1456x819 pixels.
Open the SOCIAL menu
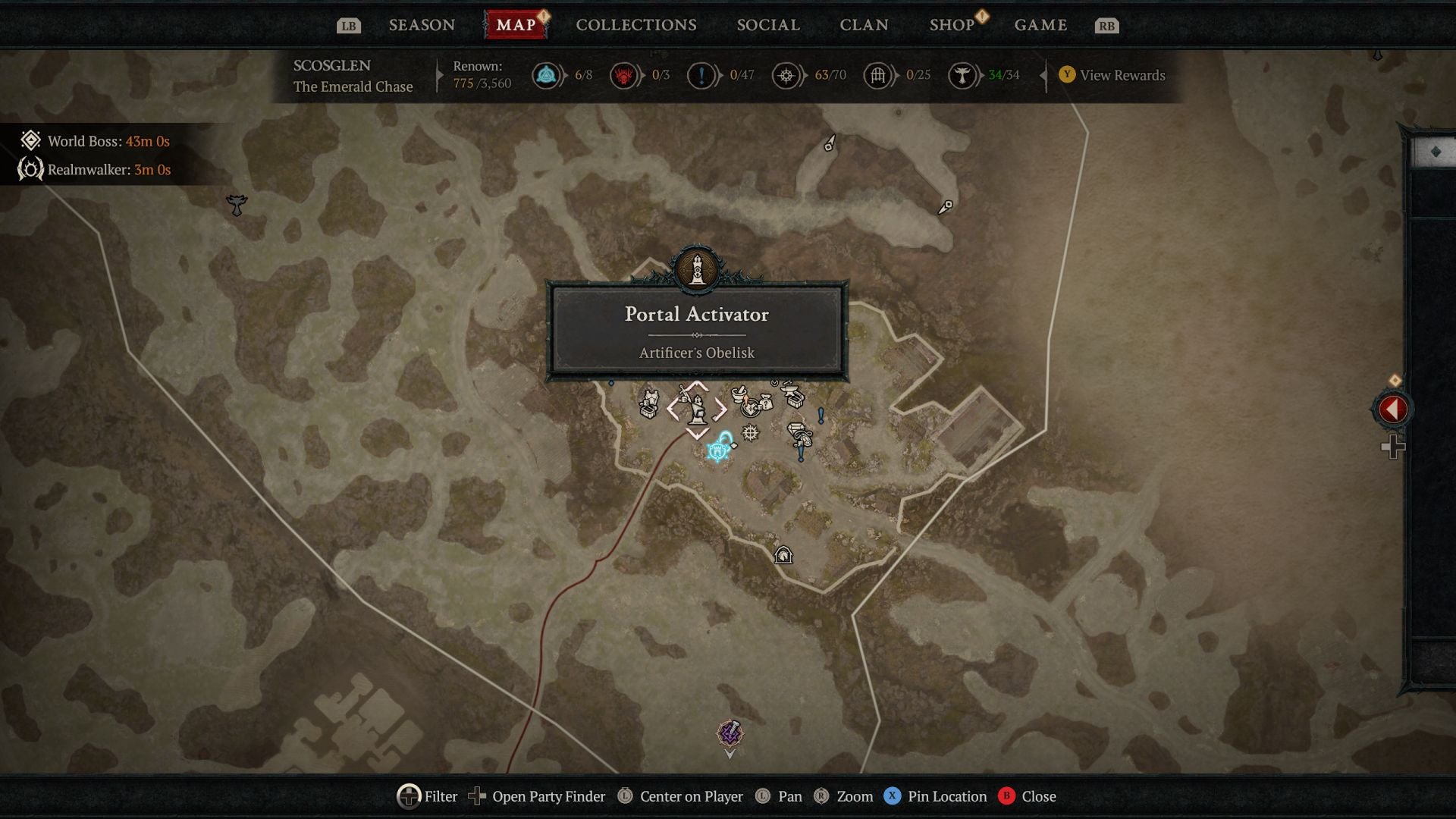(x=767, y=24)
